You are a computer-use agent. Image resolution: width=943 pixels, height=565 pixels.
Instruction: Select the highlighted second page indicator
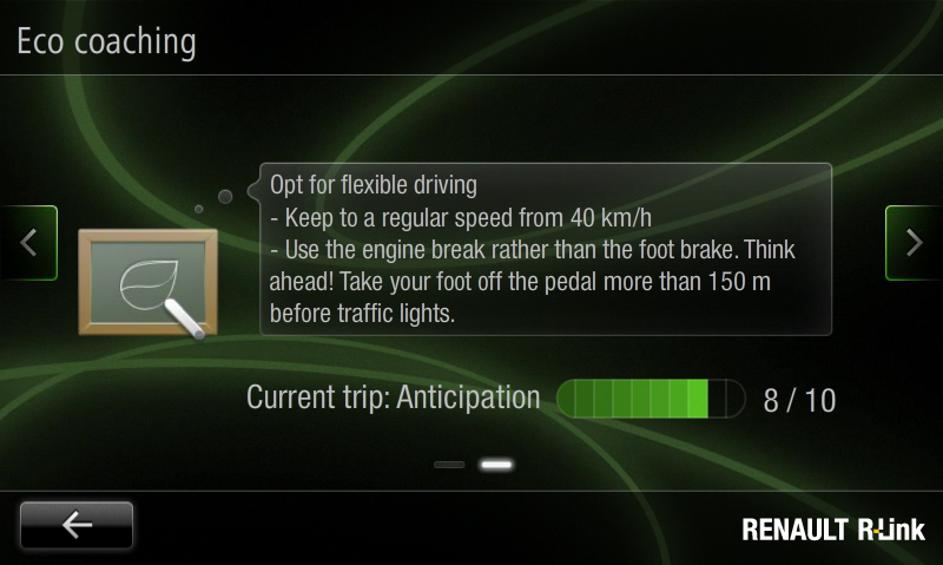point(496,465)
